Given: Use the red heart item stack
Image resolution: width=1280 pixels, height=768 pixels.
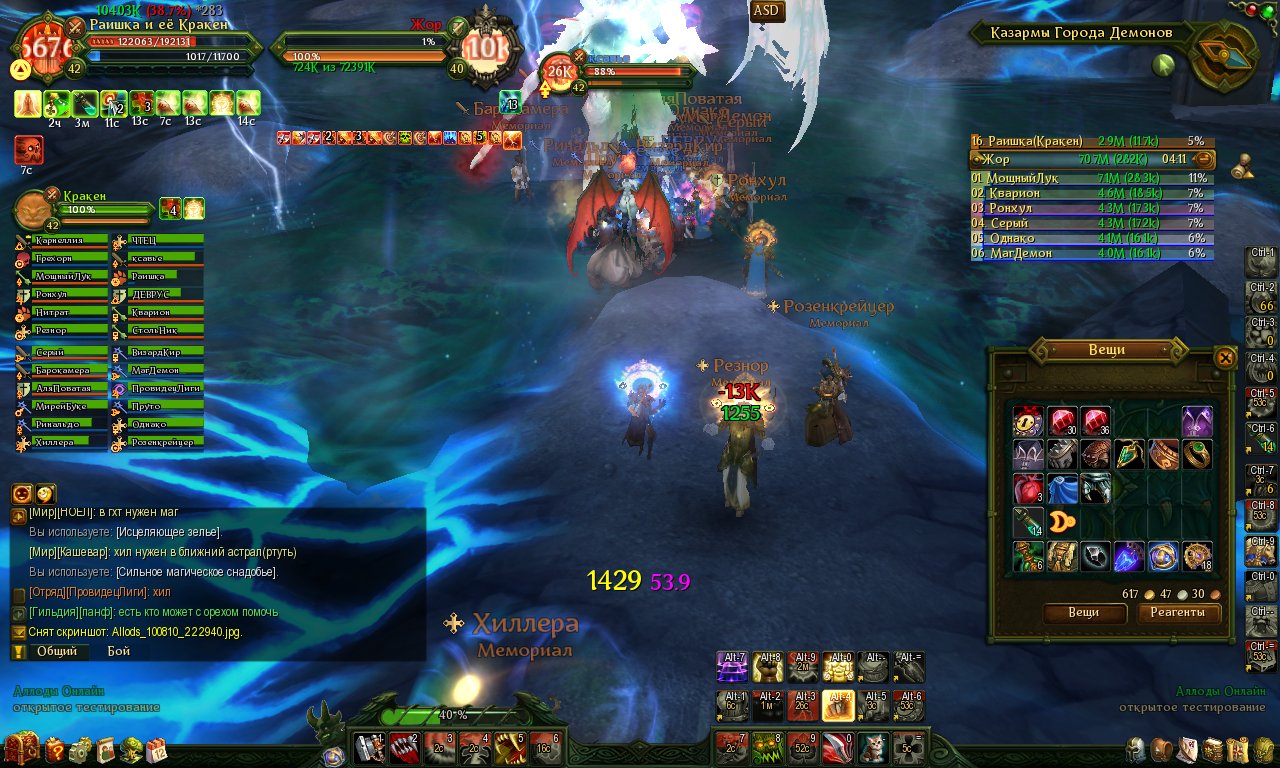Looking at the screenshot, I should pos(1028,488).
